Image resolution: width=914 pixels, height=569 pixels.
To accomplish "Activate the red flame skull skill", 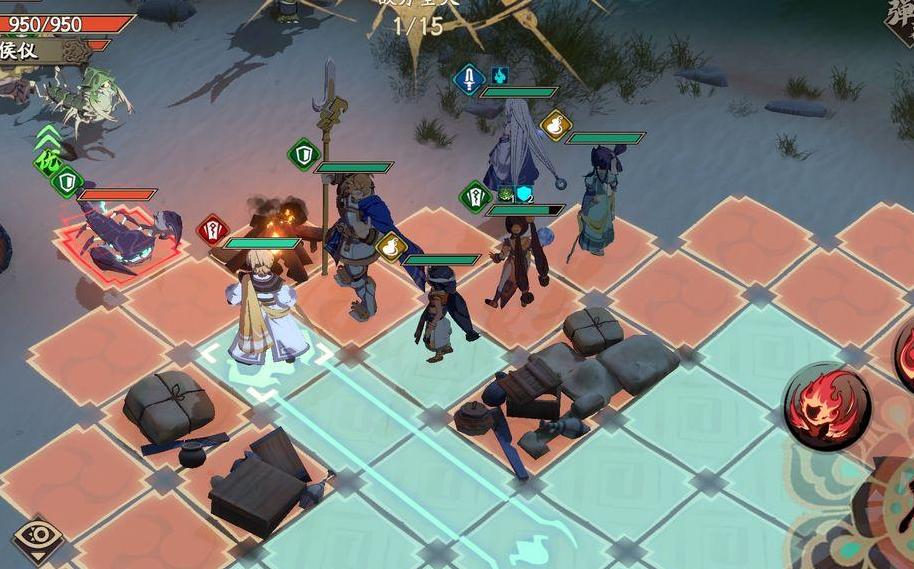I will pyautogui.click(x=826, y=406).
